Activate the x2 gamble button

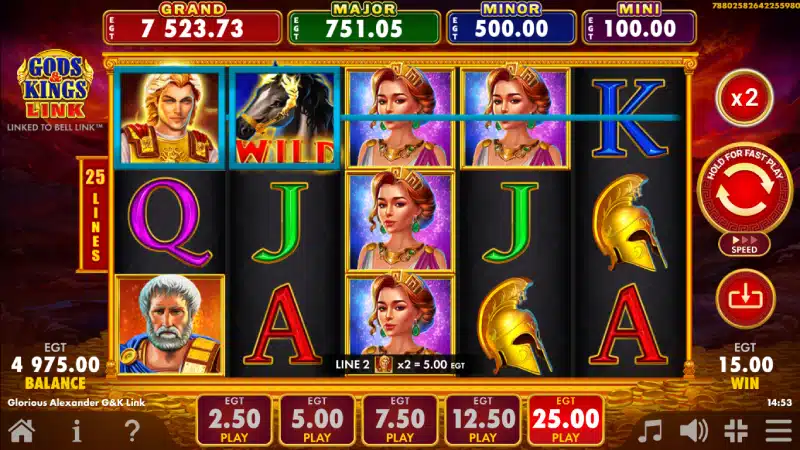745,98
